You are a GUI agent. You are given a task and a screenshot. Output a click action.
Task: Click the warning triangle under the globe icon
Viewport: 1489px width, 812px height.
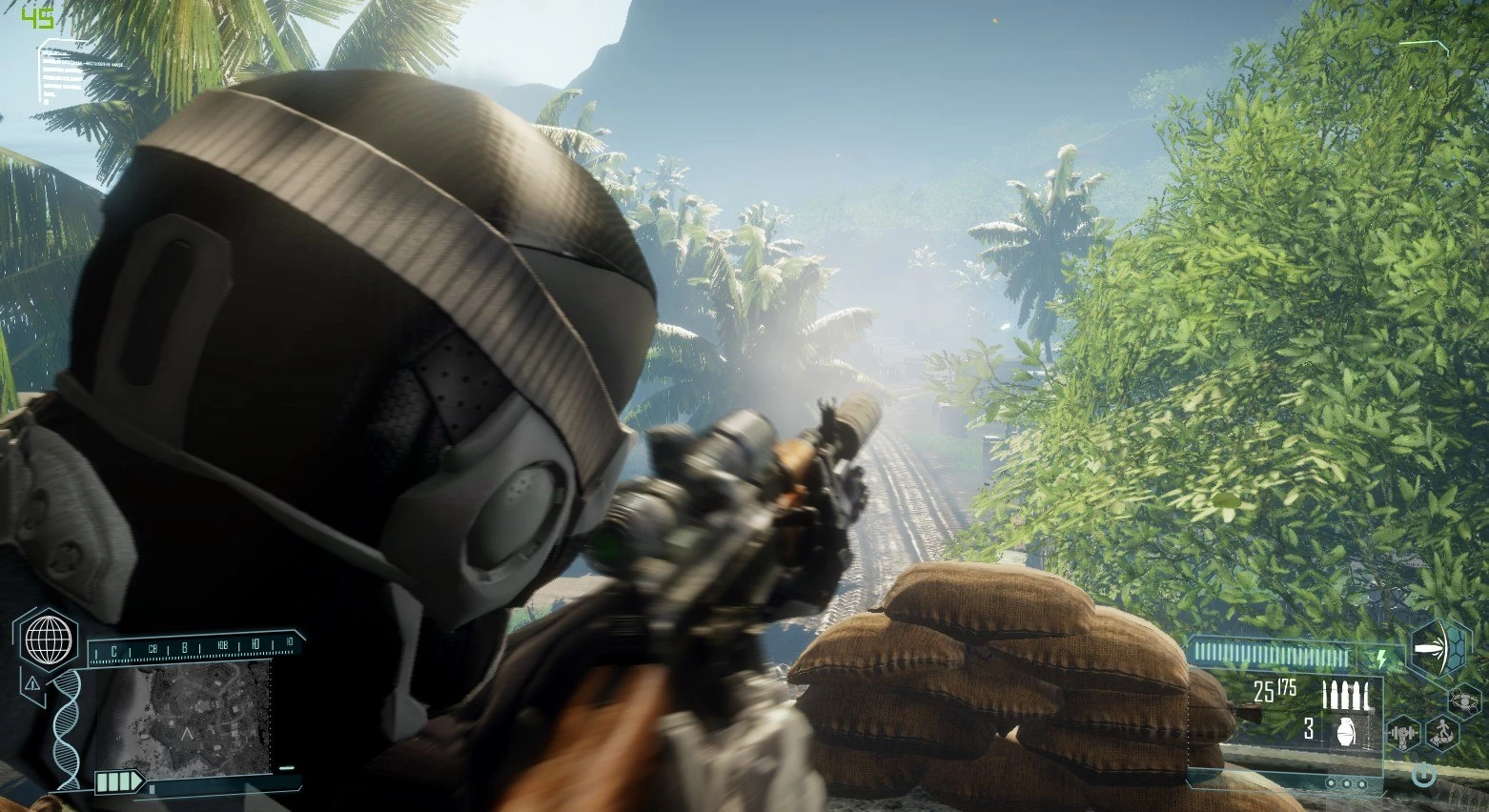tap(32, 684)
